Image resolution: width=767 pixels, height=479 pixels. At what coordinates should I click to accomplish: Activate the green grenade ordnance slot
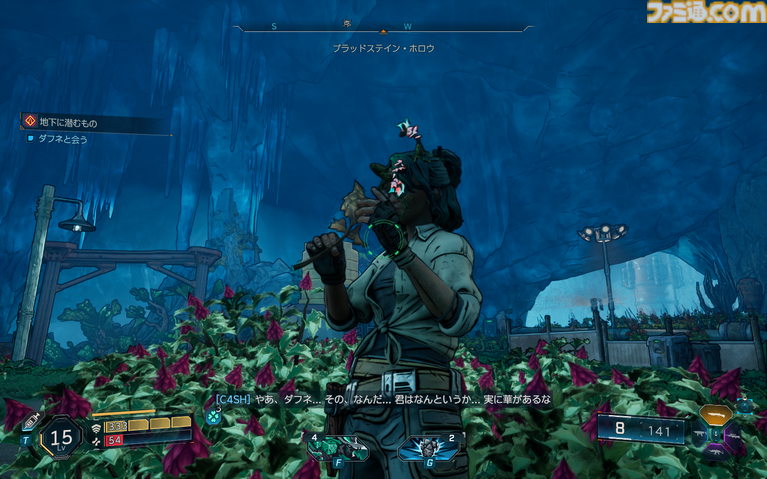pos(330,447)
